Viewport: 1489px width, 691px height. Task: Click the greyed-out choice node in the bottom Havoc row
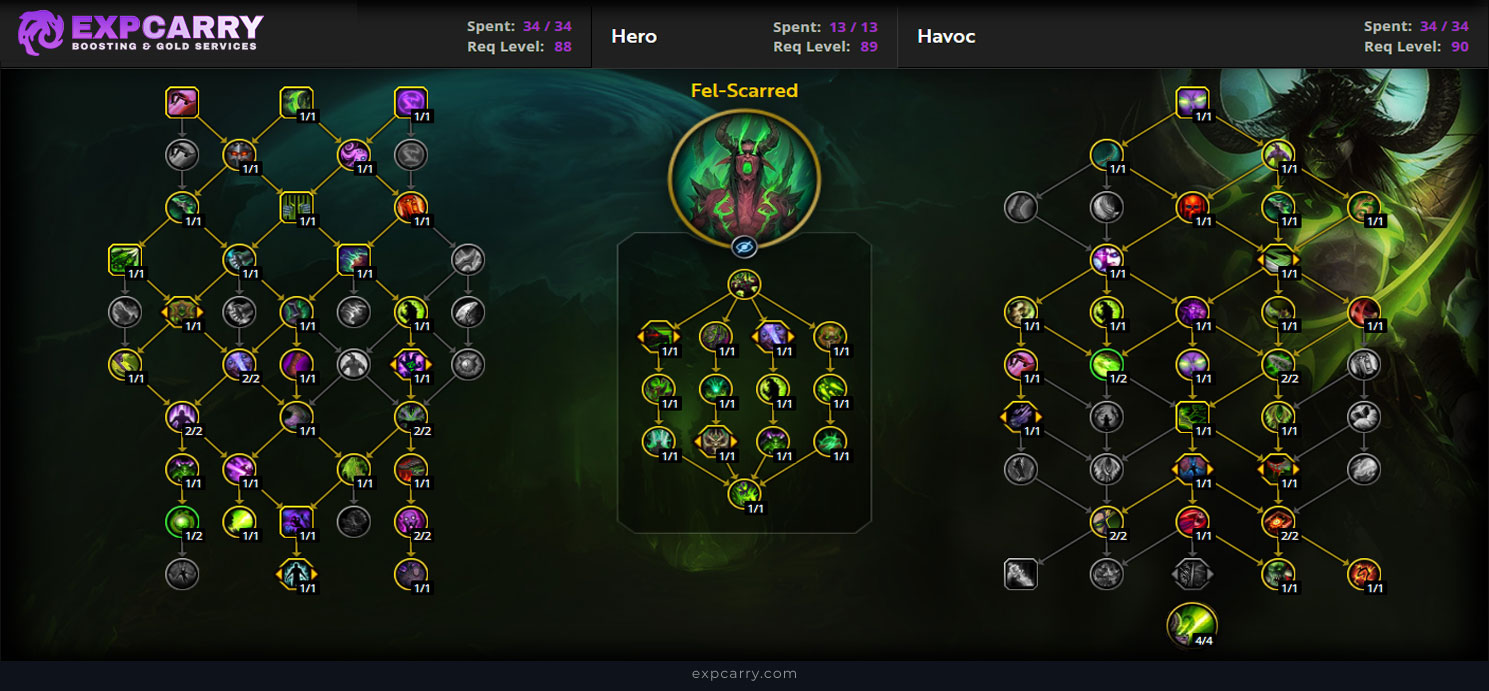point(1192,574)
